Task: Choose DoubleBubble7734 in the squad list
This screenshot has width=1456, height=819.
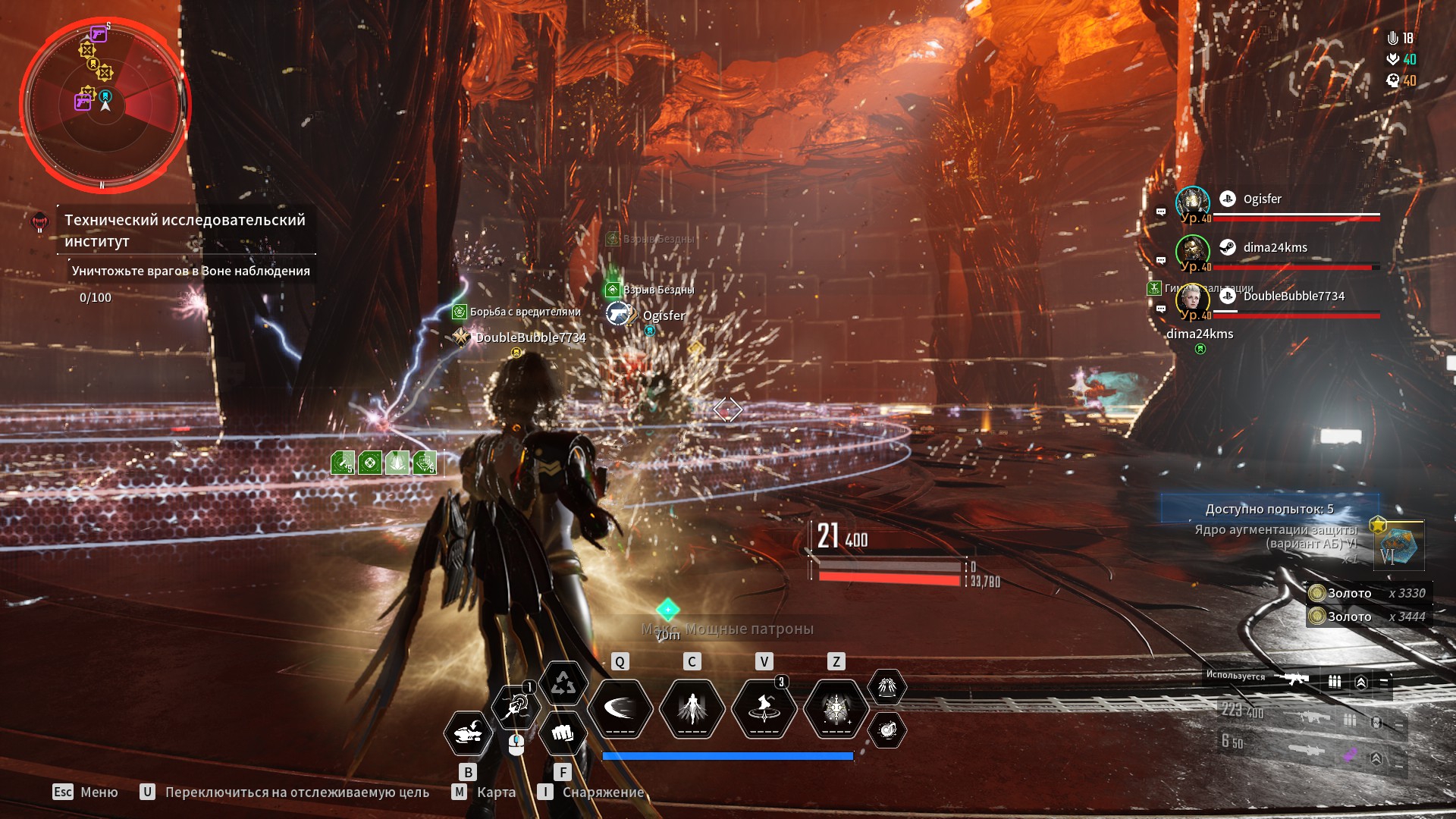Action: (1293, 297)
